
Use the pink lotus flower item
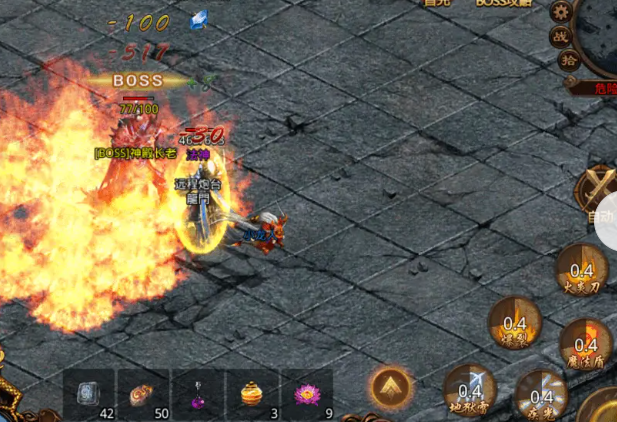[x=306, y=395]
